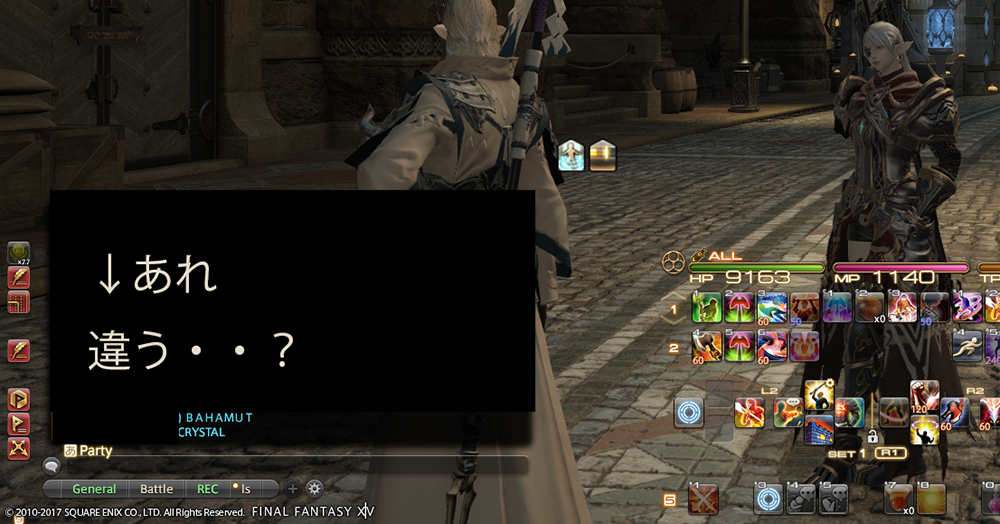
Task: Activate the axe skill in hotbar 2
Action: click(x=707, y=346)
